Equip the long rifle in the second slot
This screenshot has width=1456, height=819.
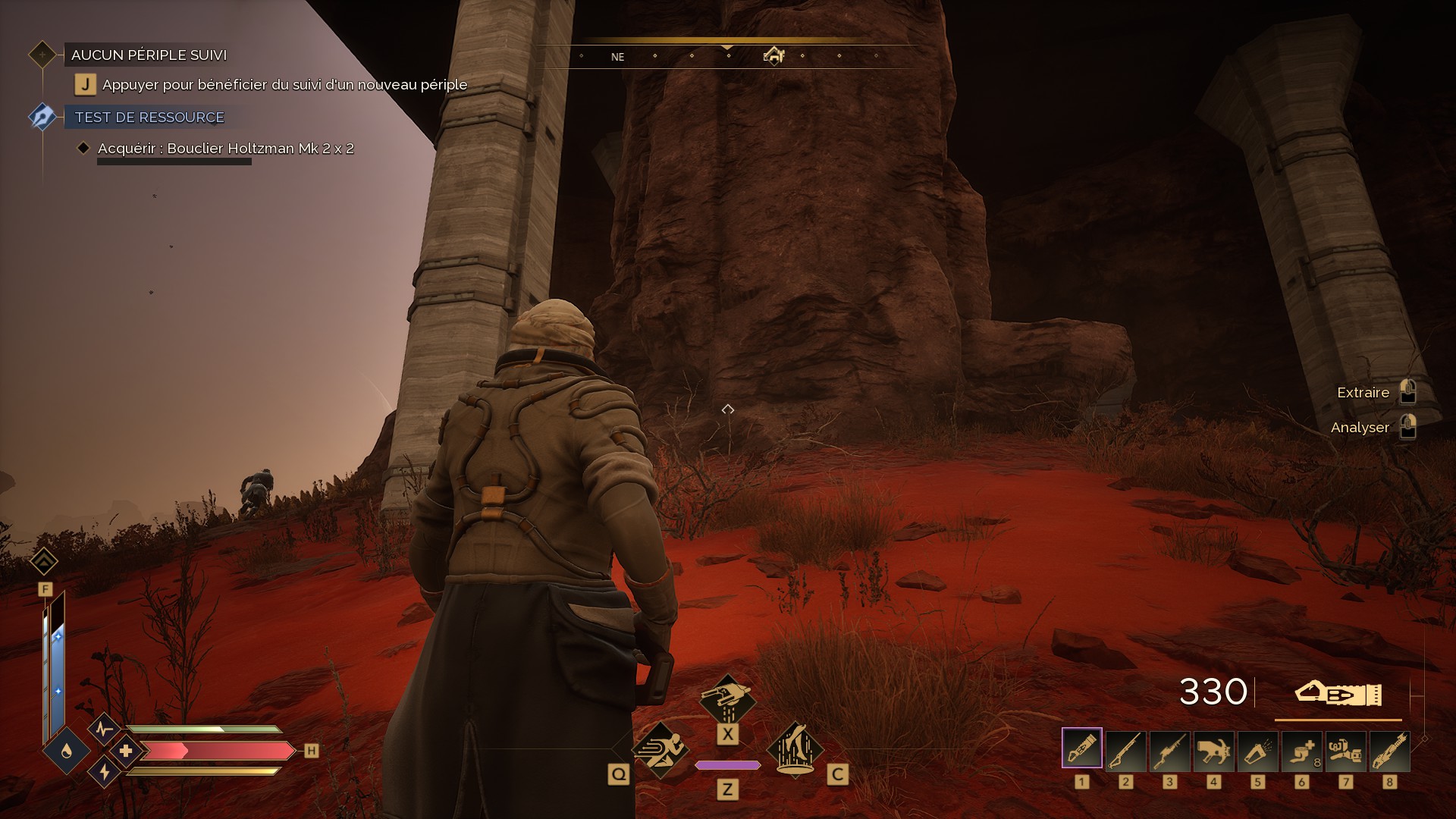1125,749
